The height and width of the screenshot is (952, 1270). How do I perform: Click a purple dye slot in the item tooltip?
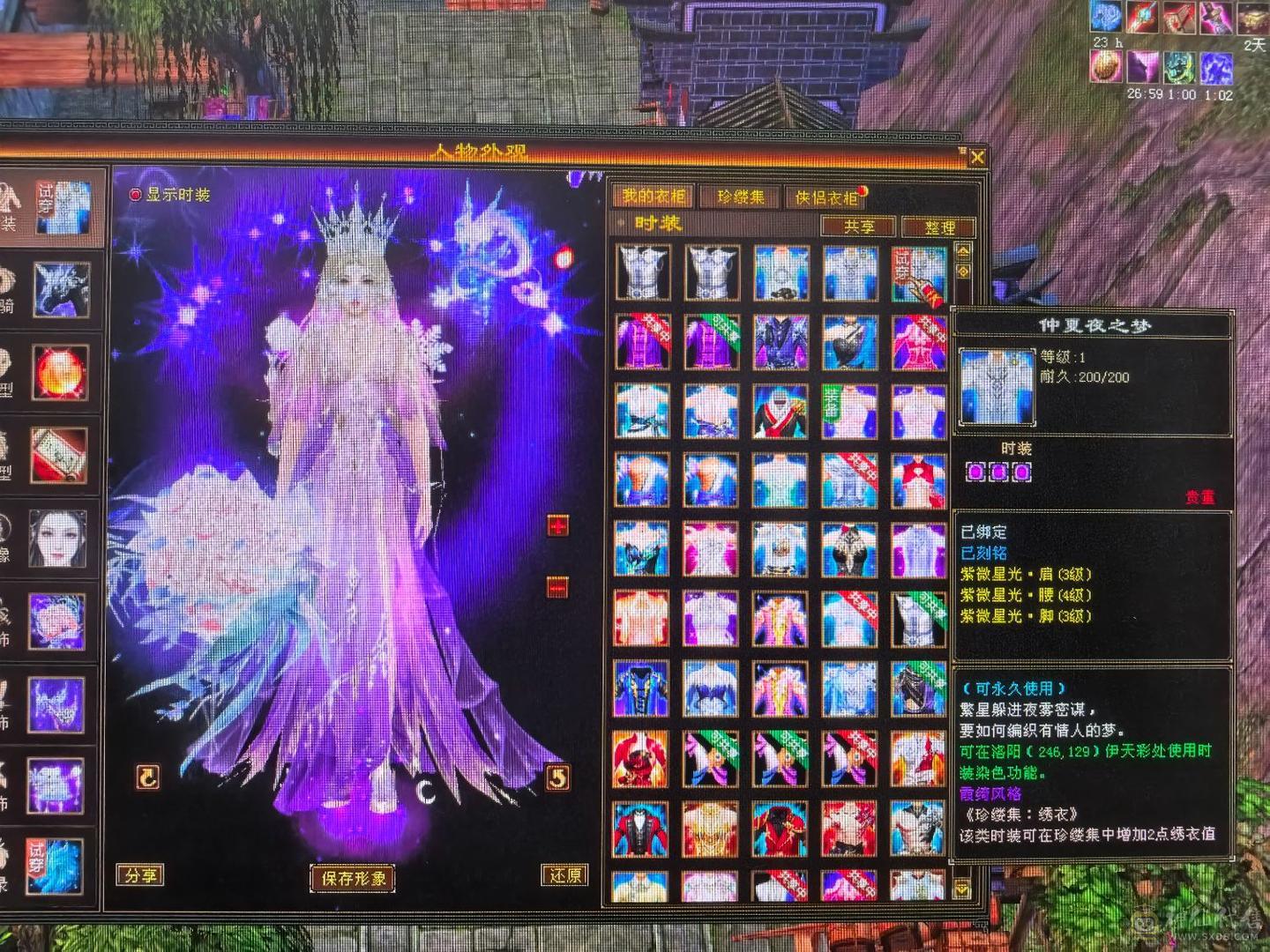coord(975,473)
